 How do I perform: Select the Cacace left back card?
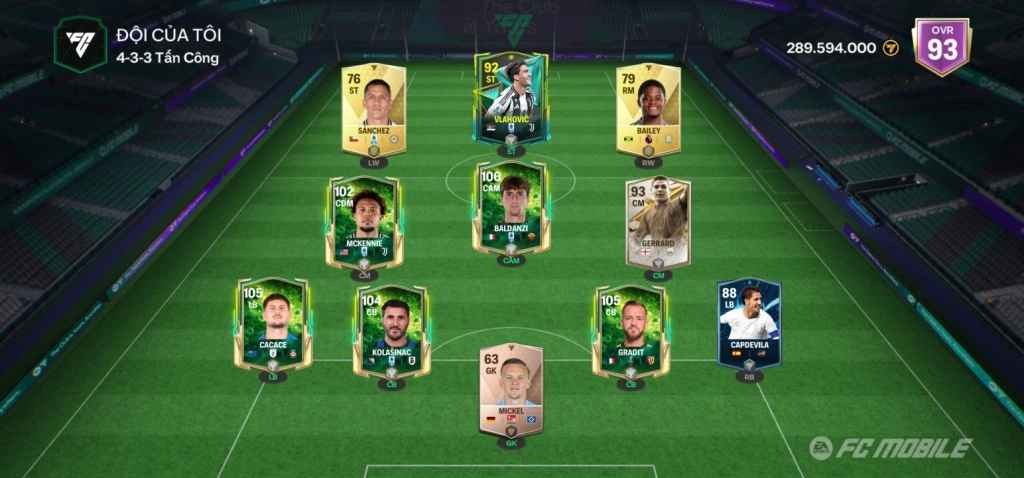pyautogui.click(x=272, y=324)
